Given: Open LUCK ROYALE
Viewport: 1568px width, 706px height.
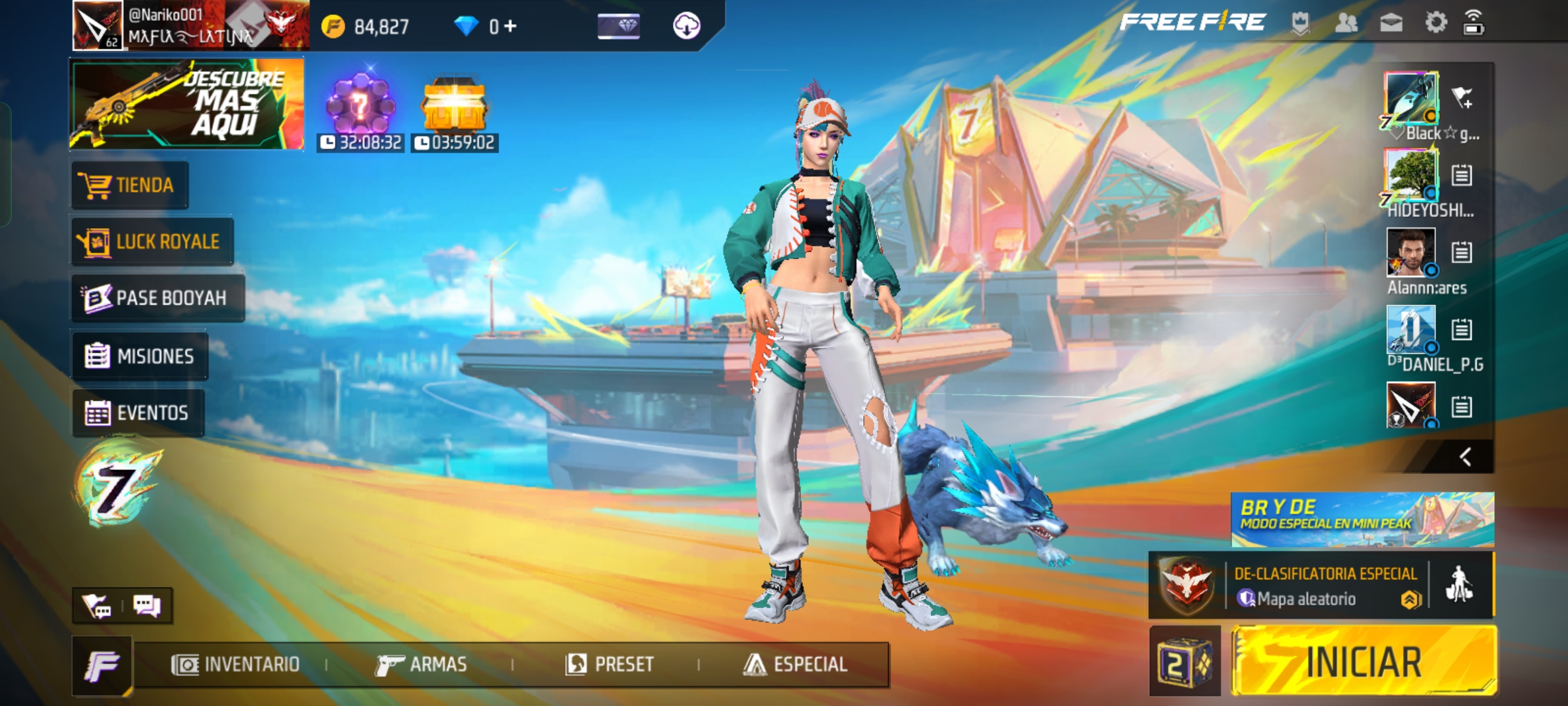Looking at the screenshot, I should point(152,242).
